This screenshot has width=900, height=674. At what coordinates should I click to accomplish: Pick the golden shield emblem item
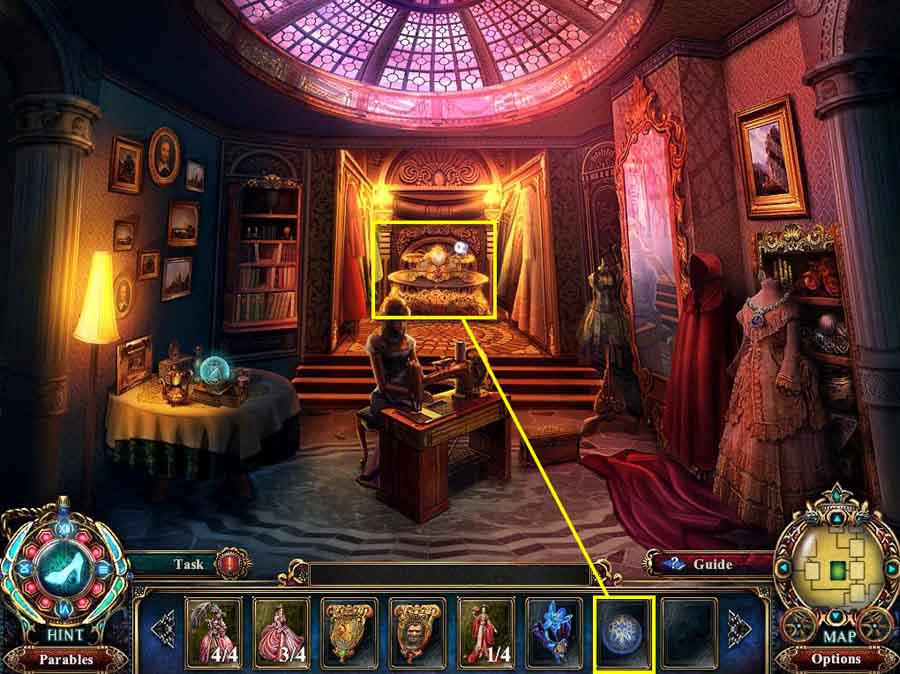point(349,631)
